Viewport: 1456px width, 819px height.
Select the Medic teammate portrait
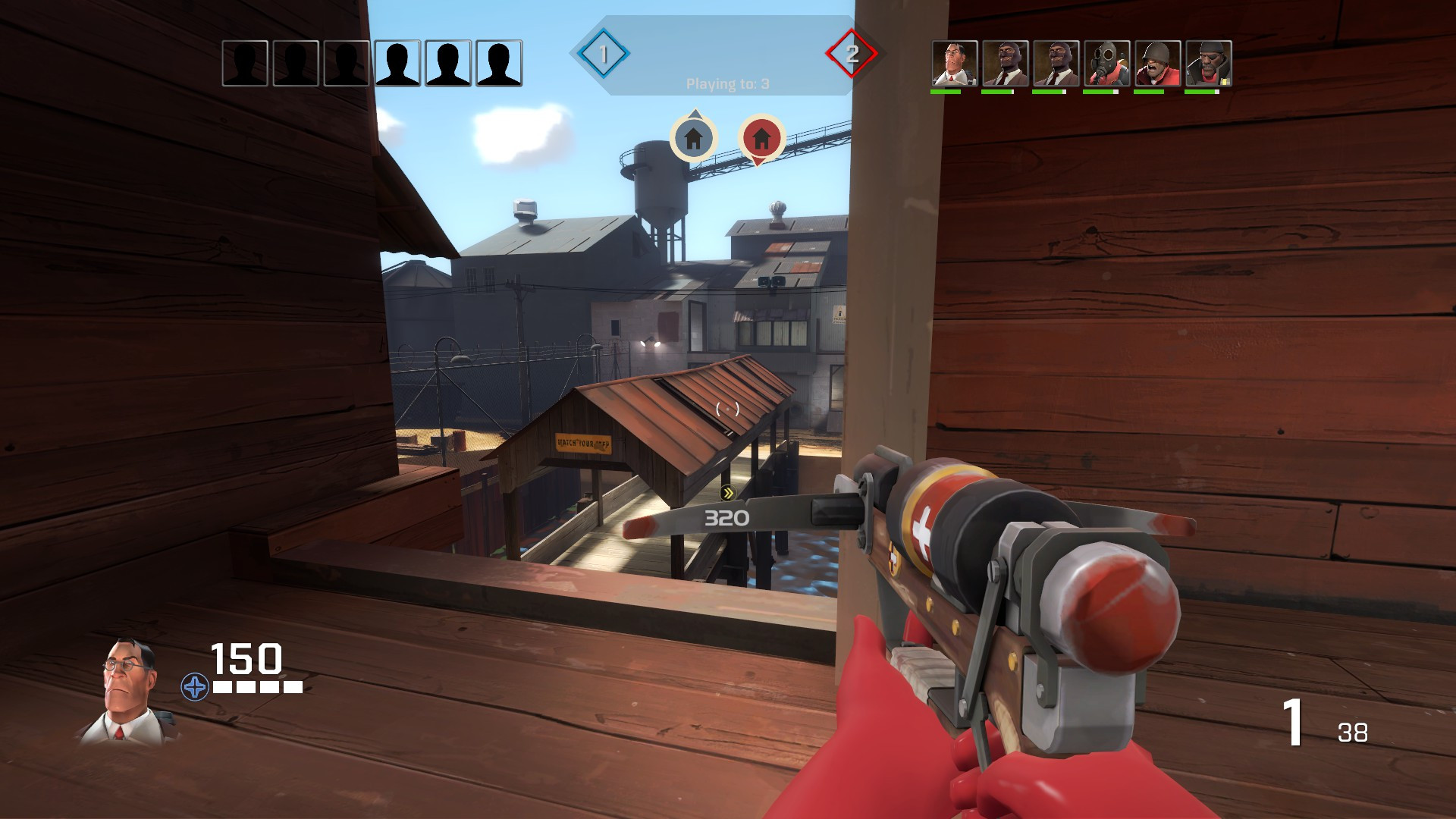(954, 62)
